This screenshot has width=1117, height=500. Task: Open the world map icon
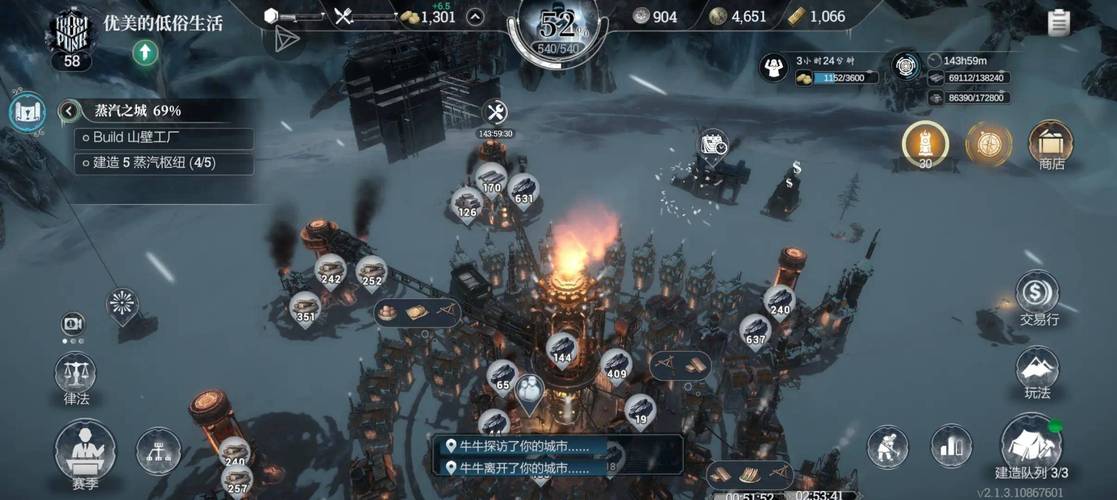tap(27, 112)
